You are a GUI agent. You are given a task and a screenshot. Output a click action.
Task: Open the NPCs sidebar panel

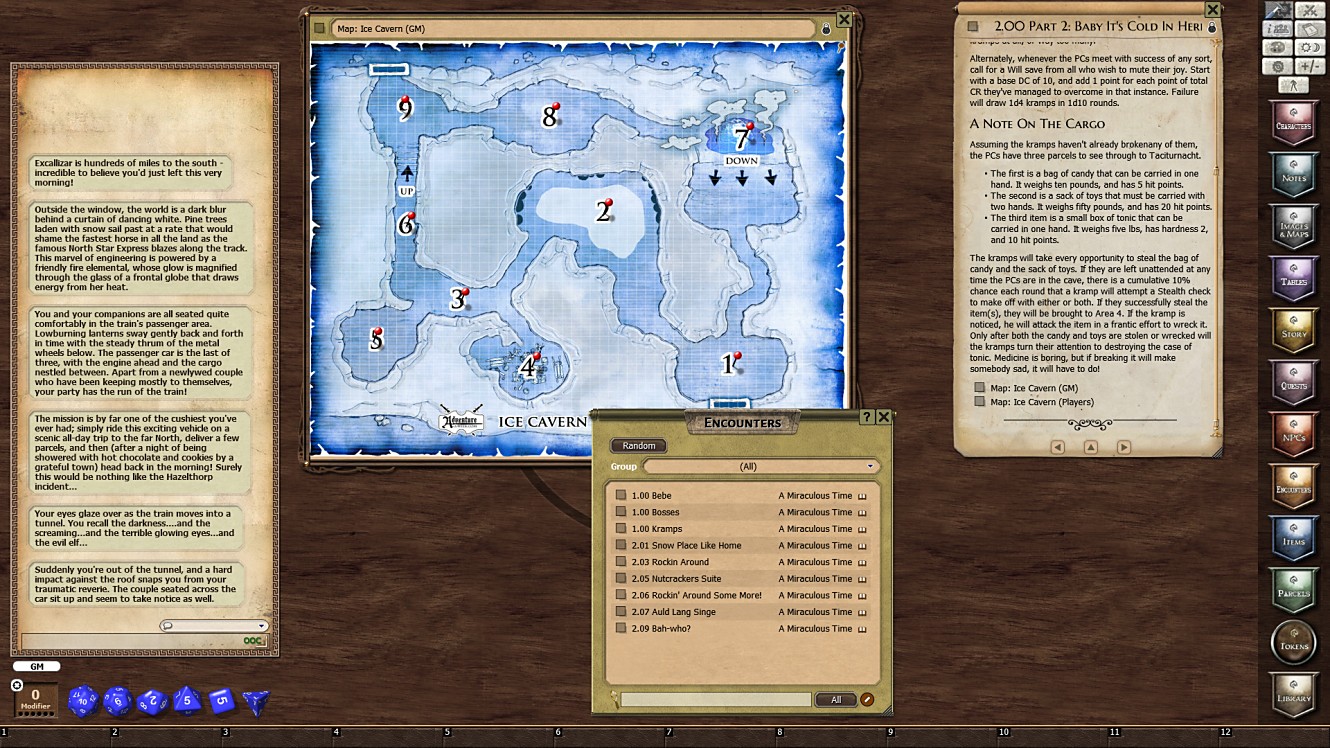(x=1293, y=433)
